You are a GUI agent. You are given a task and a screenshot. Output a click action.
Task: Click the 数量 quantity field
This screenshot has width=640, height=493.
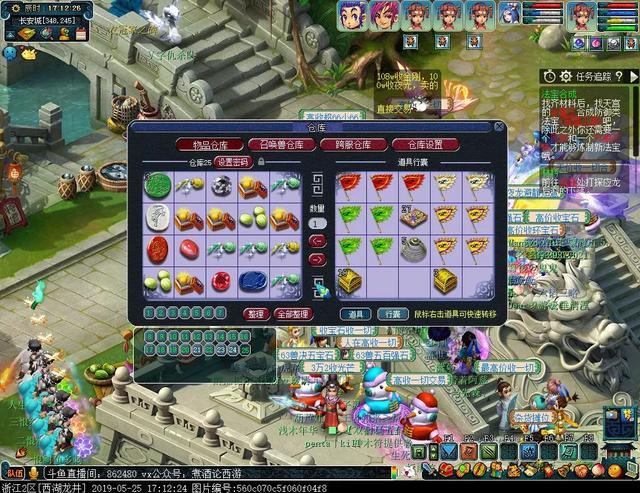click(x=317, y=223)
